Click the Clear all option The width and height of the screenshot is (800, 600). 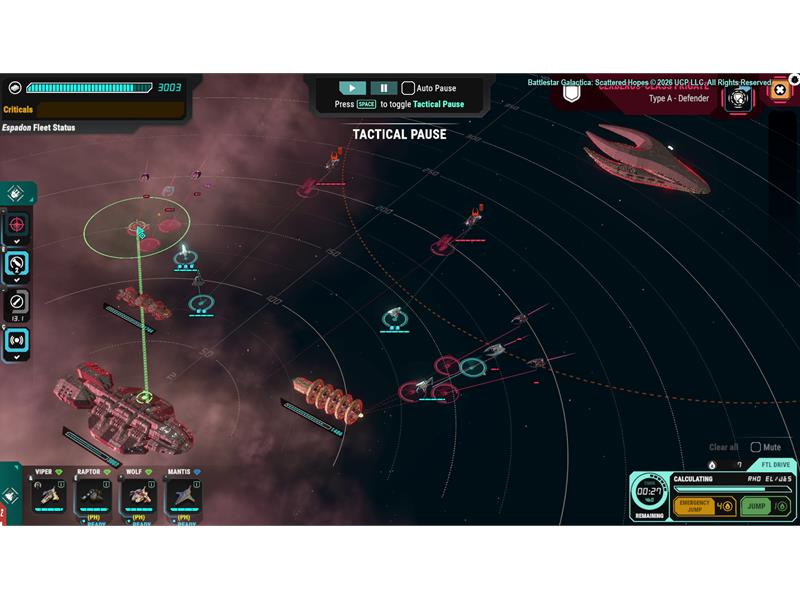click(x=723, y=447)
